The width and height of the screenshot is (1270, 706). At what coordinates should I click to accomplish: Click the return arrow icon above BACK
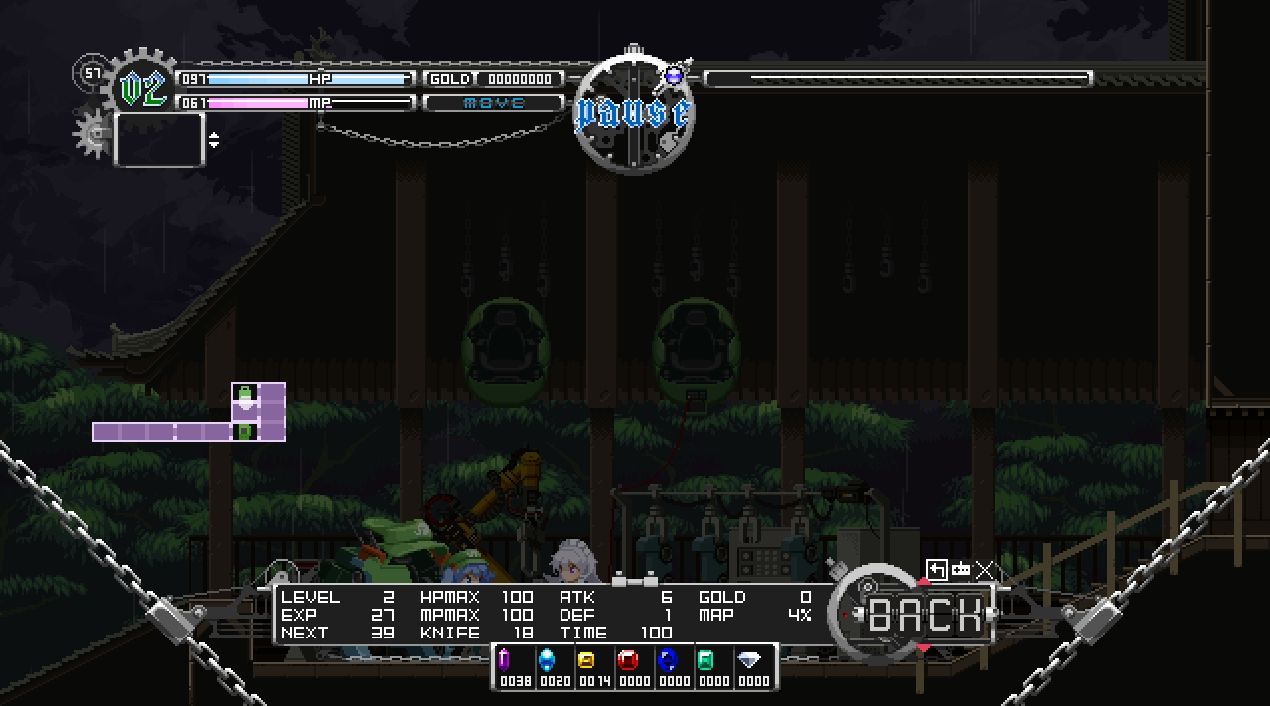[936, 570]
